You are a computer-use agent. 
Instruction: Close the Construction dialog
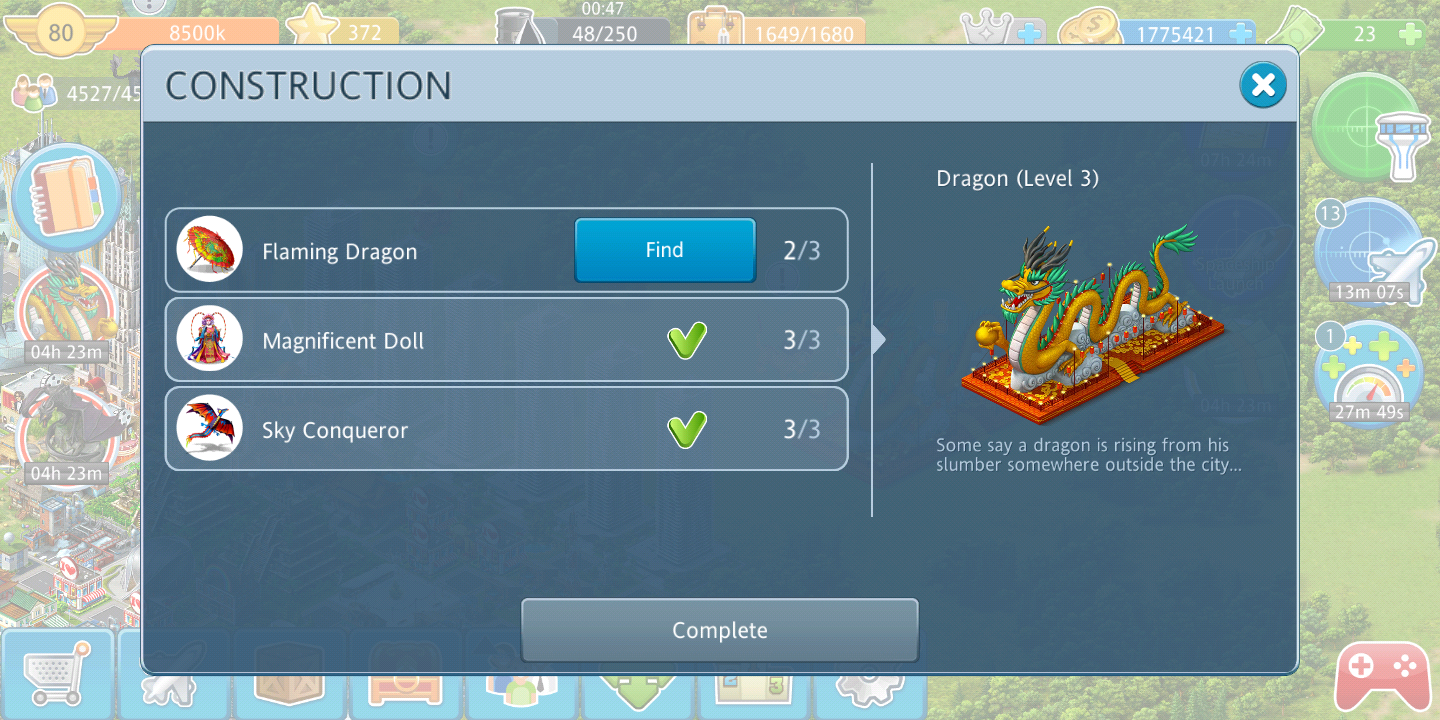click(x=1263, y=85)
